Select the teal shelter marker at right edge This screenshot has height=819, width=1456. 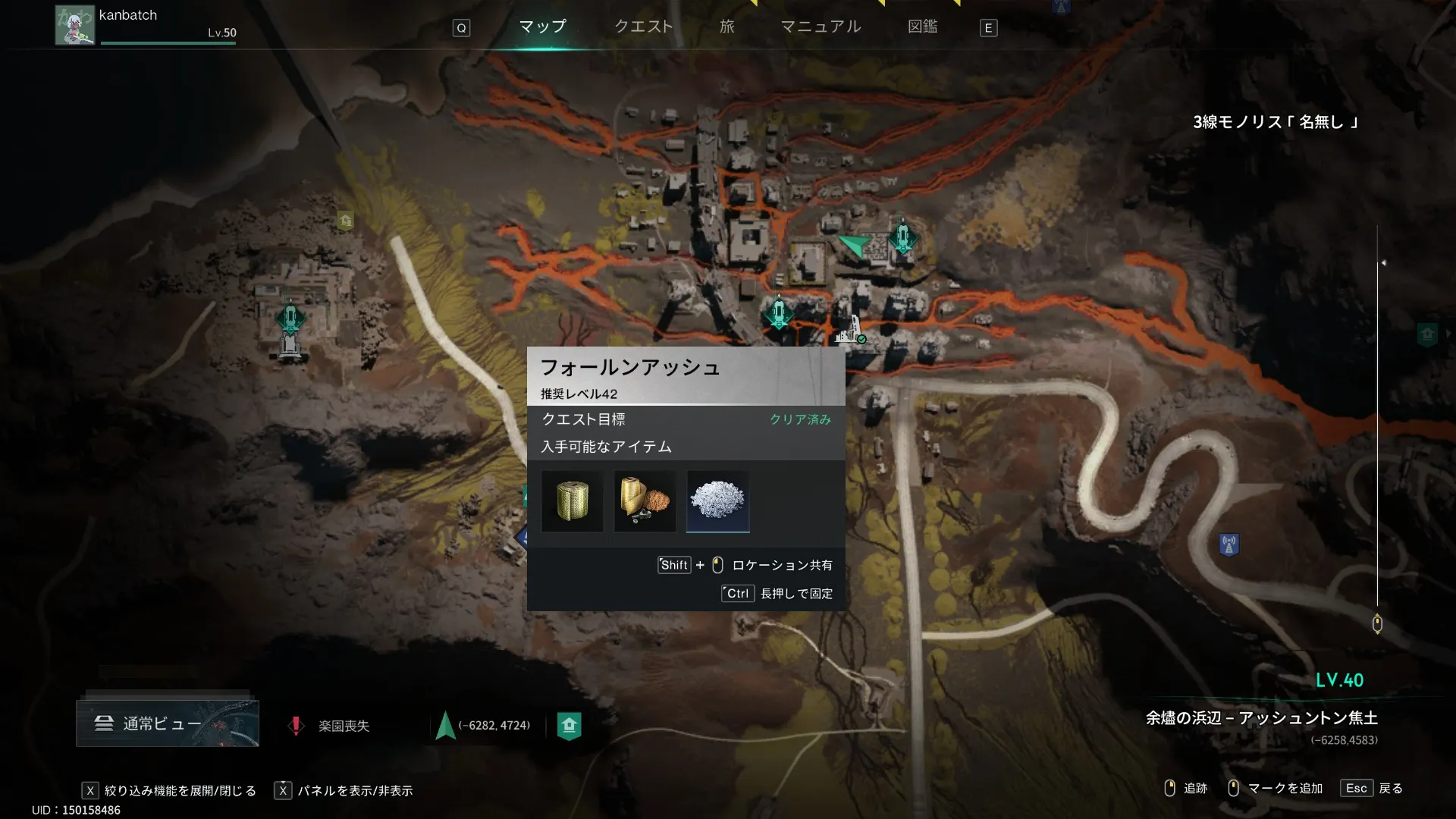pos(1427,334)
